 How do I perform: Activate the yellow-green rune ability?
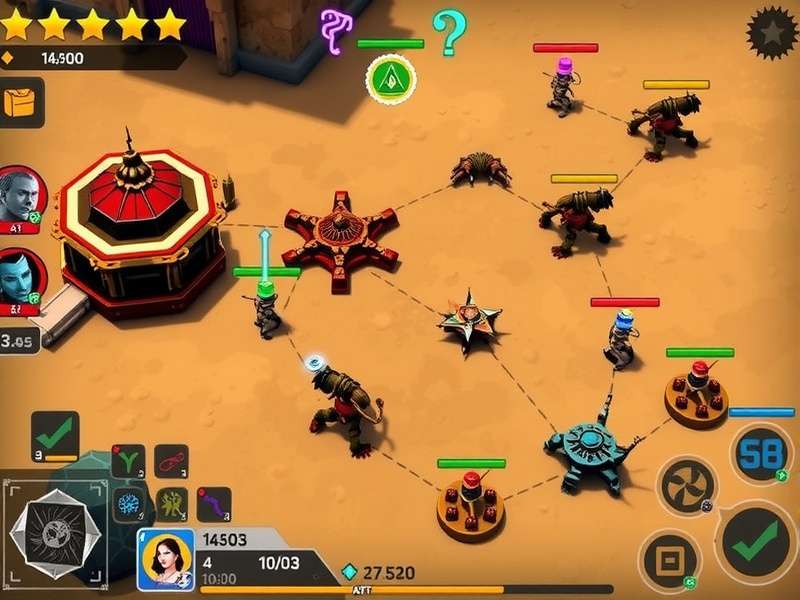coord(171,503)
